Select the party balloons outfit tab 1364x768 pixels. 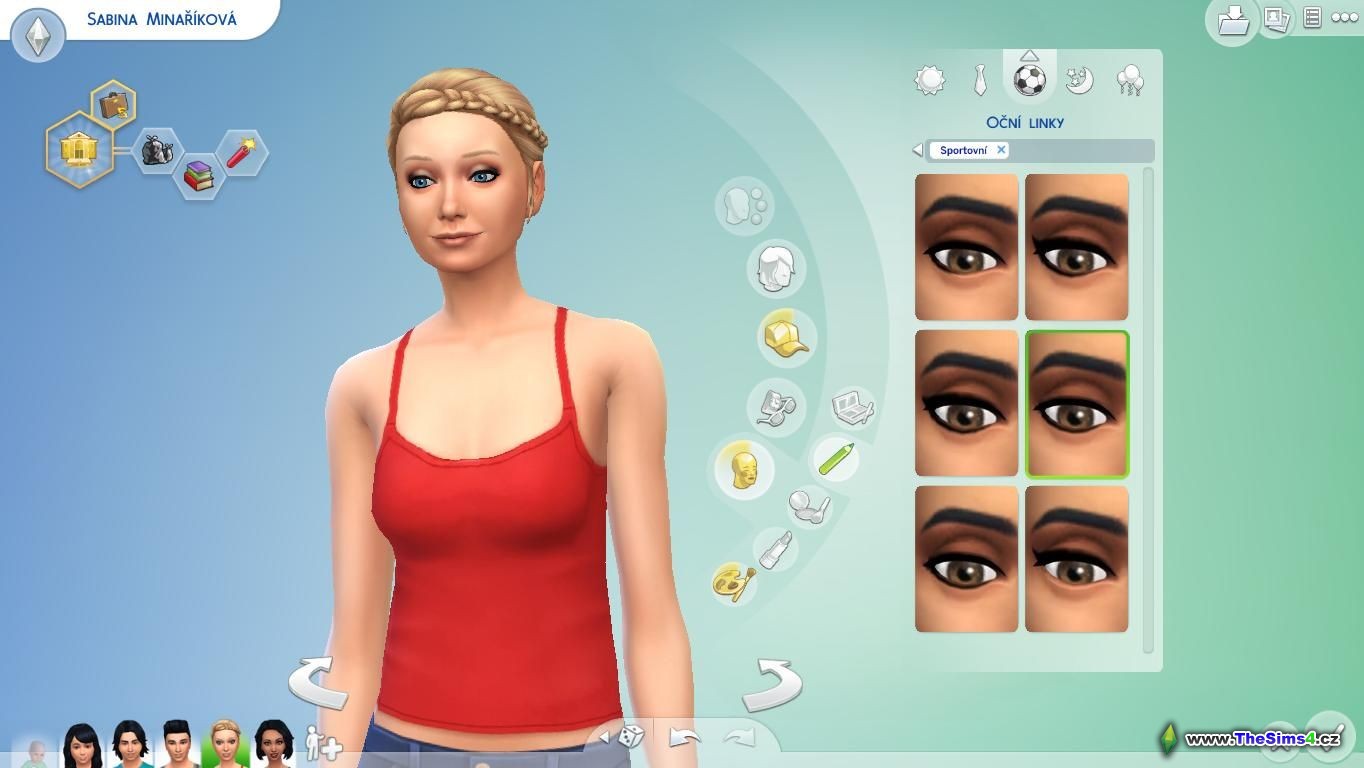[x=1129, y=81]
